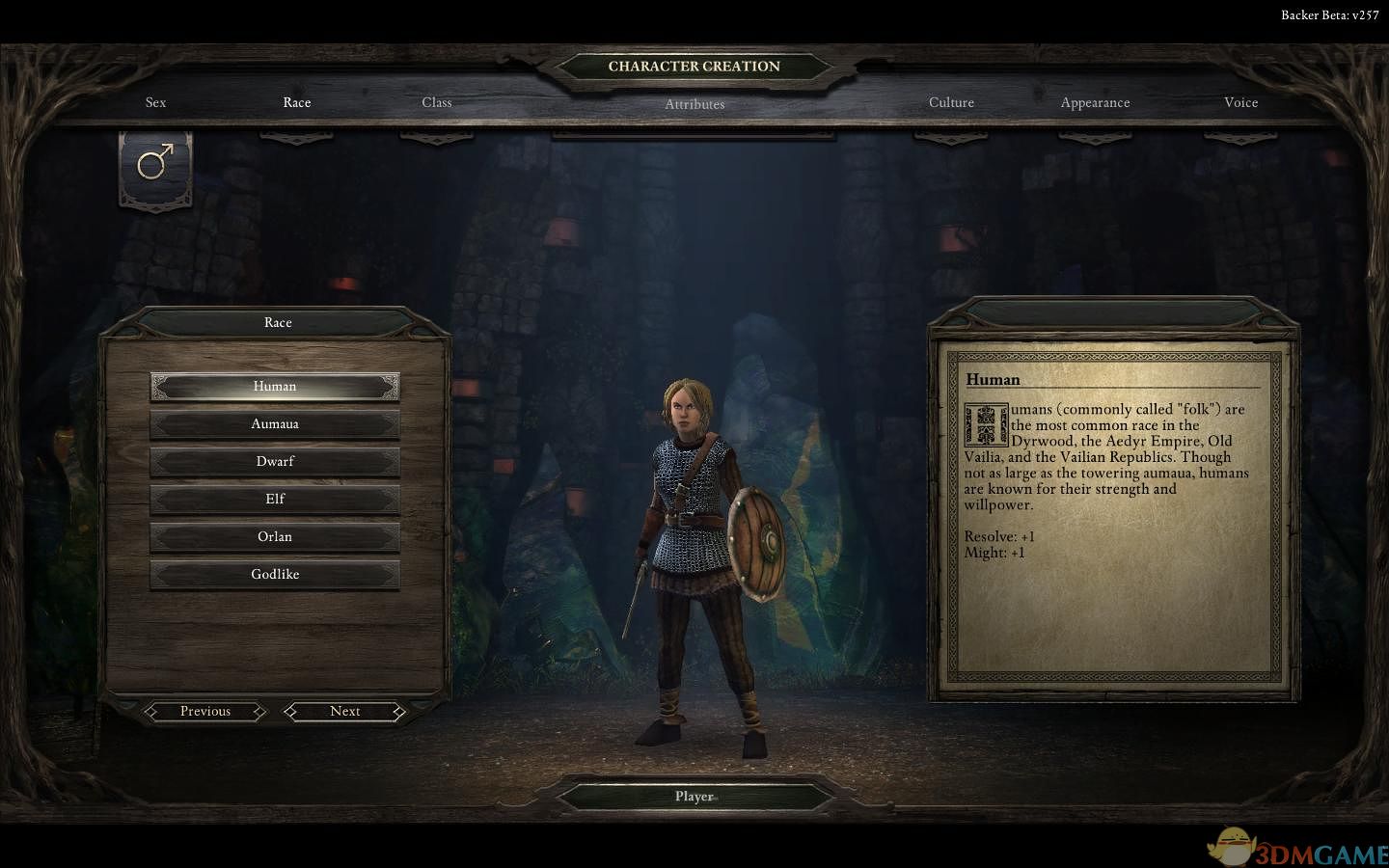Switch to the Sex step tab
The width and height of the screenshot is (1389, 868).
tap(155, 102)
